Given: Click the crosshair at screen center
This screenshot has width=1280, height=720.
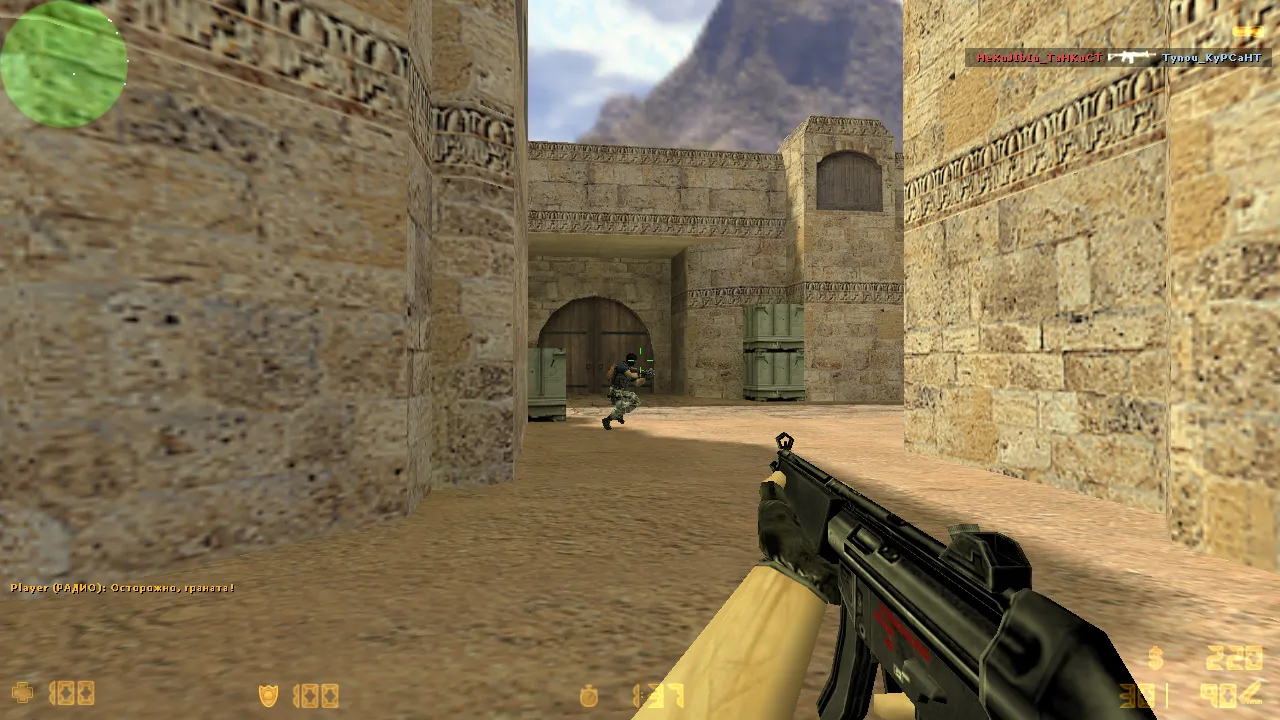Looking at the screenshot, I should click(640, 360).
